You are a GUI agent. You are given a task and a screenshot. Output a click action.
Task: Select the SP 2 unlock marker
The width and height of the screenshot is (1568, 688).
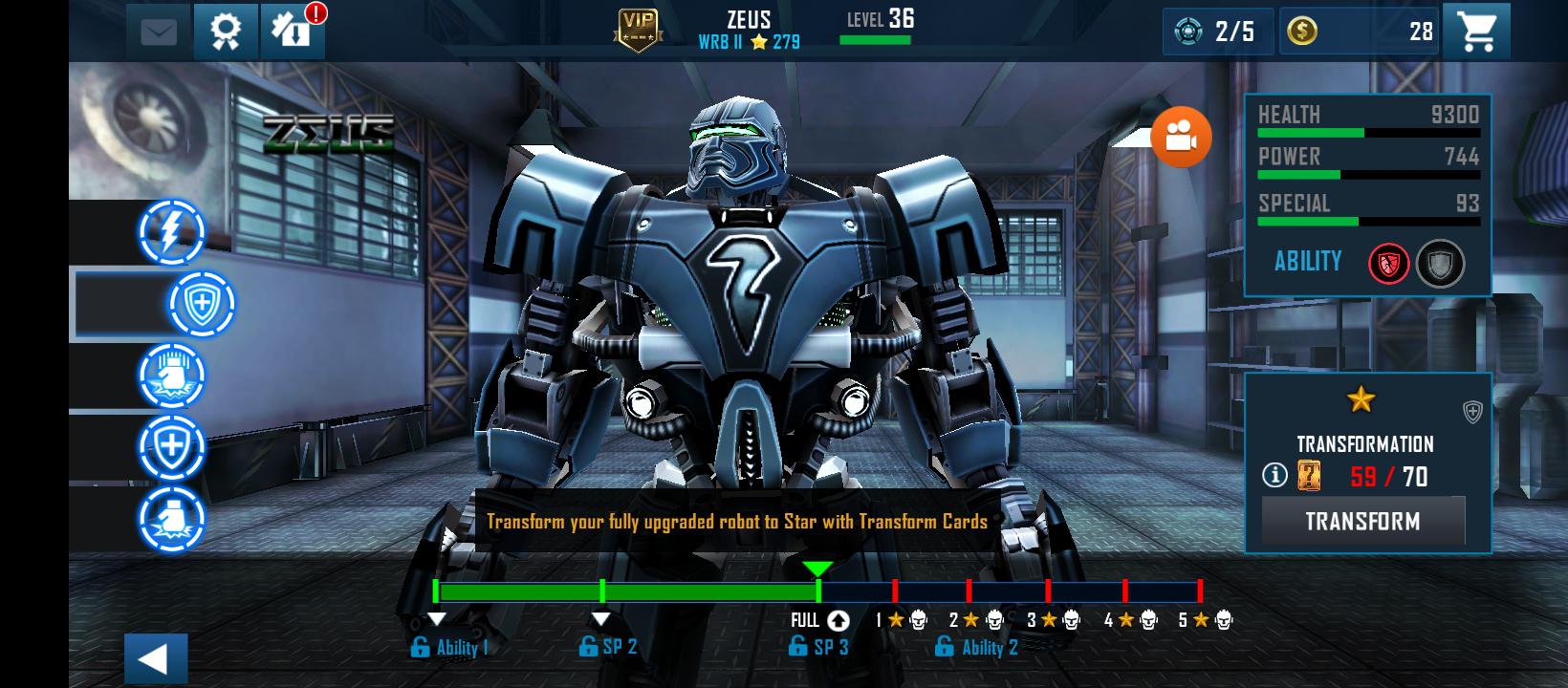608,647
